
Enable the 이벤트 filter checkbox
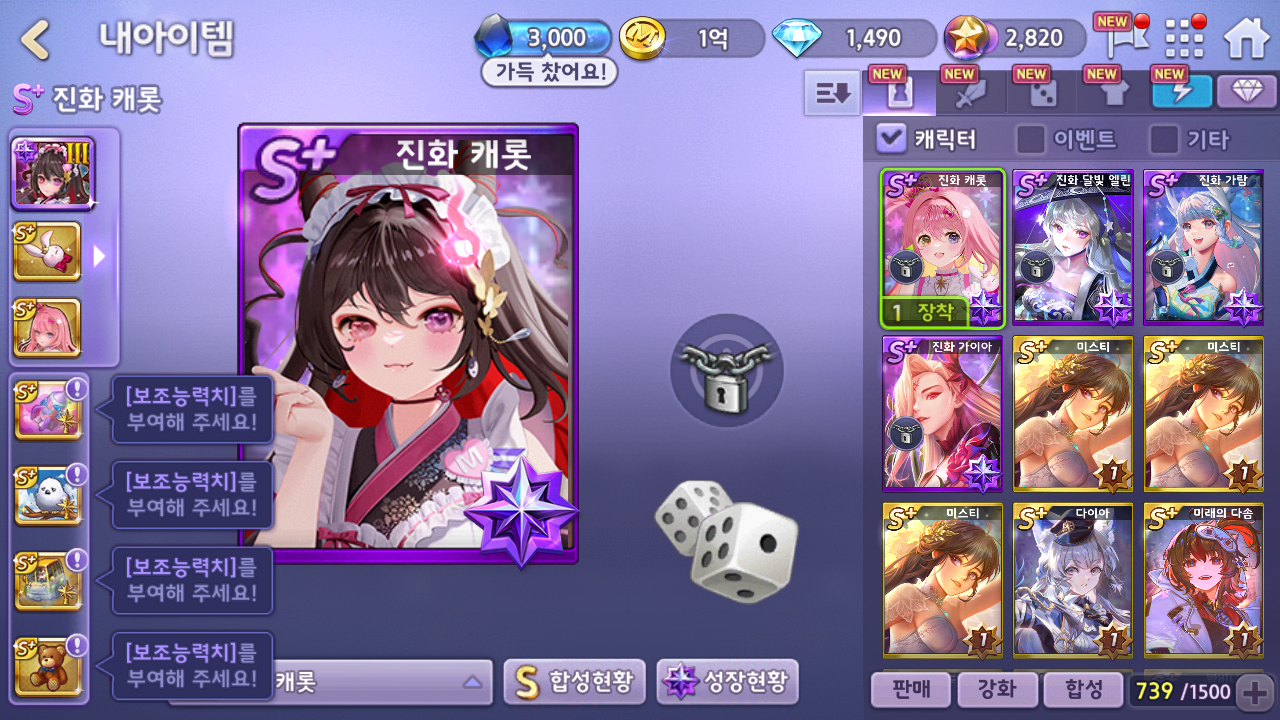pos(1030,139)
